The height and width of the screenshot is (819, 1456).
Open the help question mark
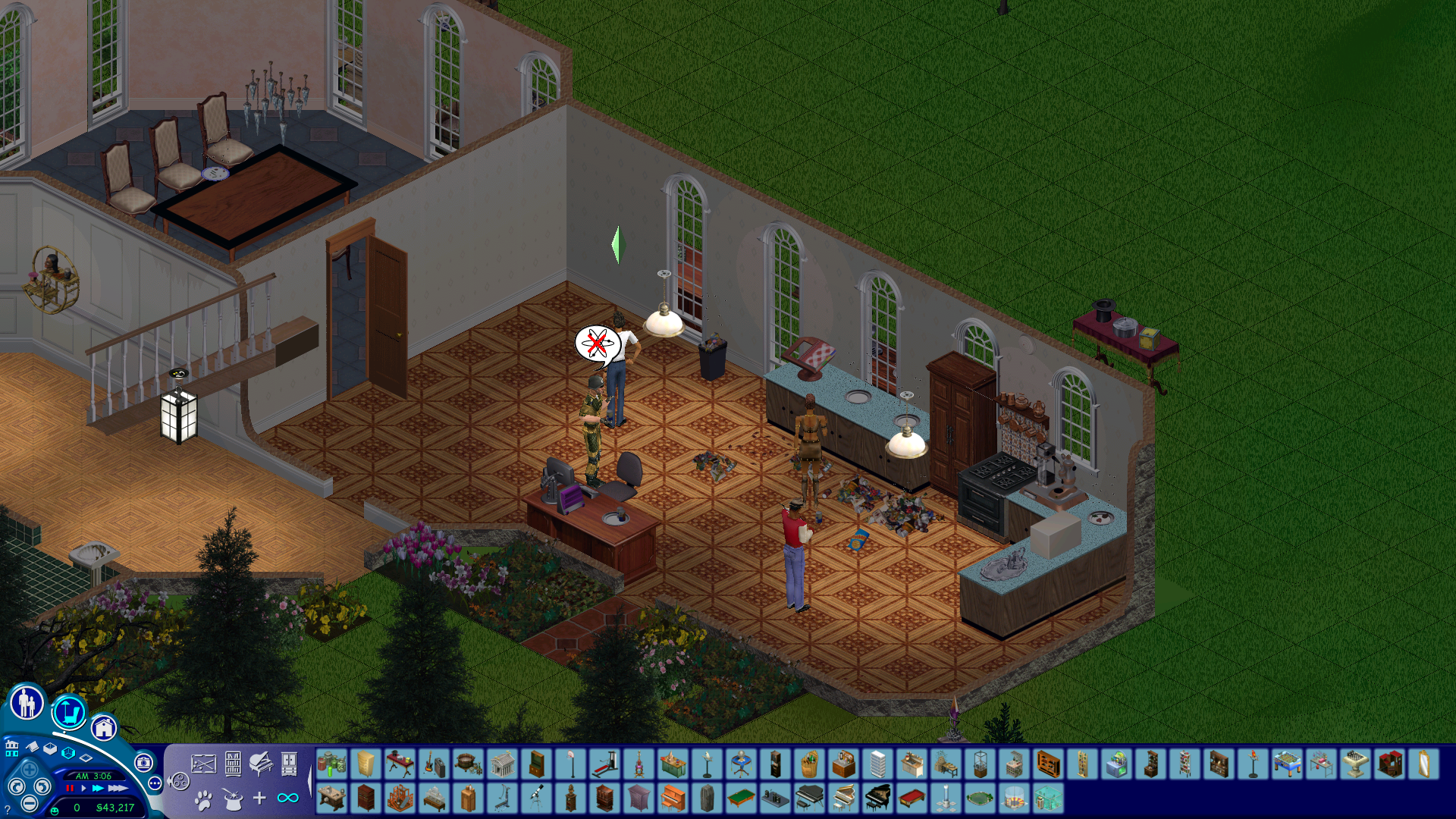(x=8, y=811)
